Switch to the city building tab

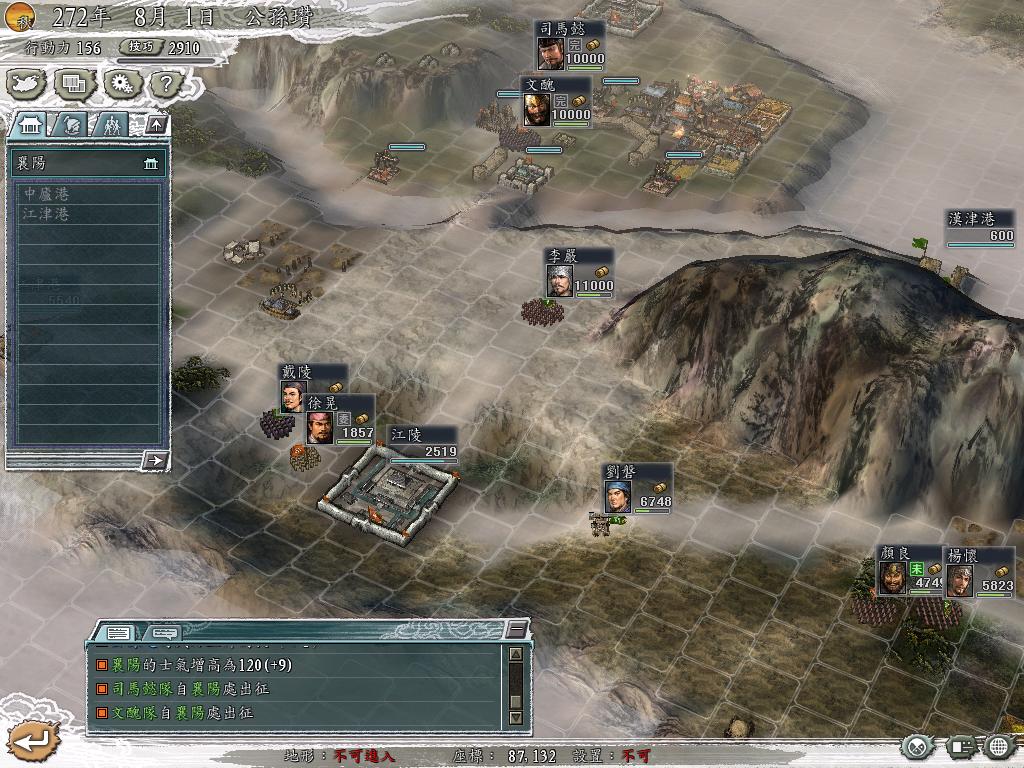click(30, 125)
